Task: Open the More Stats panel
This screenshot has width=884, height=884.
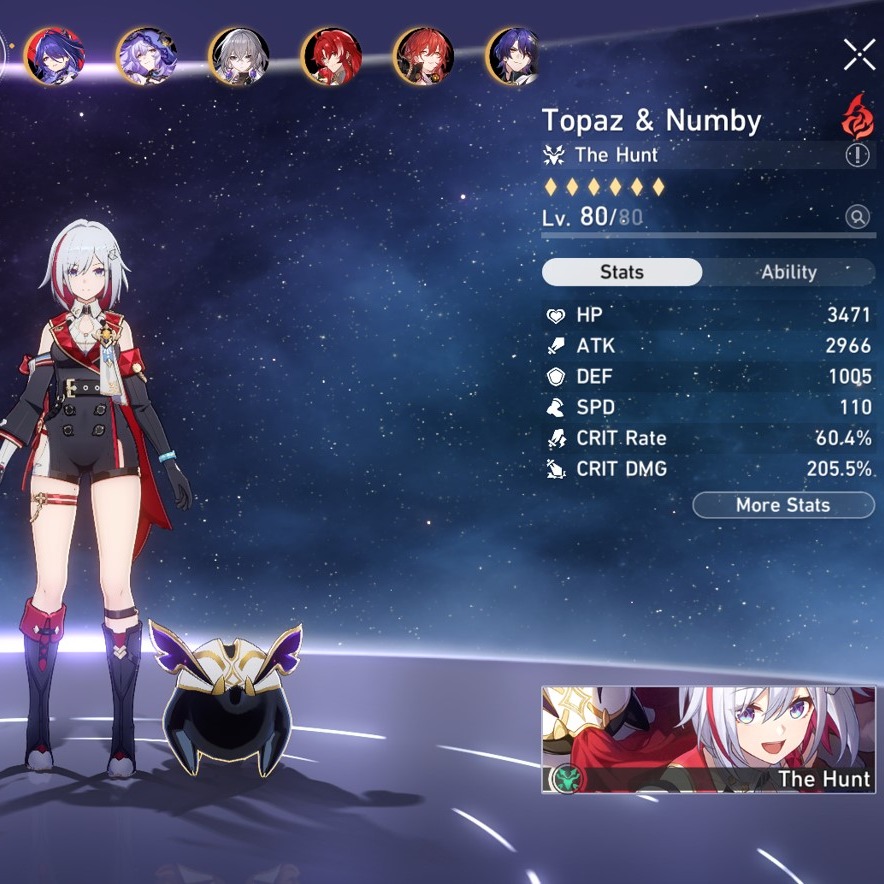Action: pos(783,505)
